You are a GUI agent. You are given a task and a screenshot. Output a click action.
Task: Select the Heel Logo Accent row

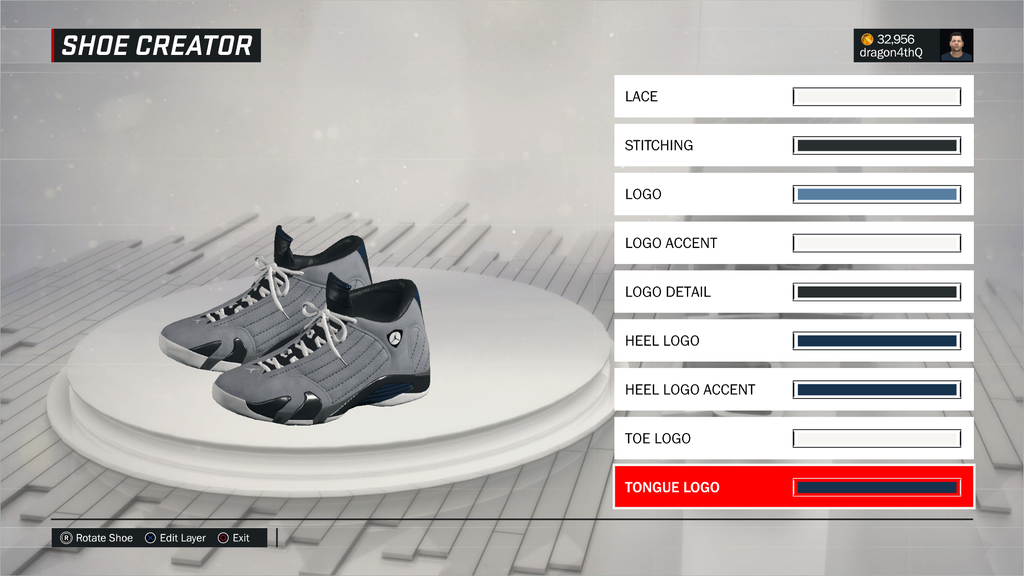(x=793, y=390)
